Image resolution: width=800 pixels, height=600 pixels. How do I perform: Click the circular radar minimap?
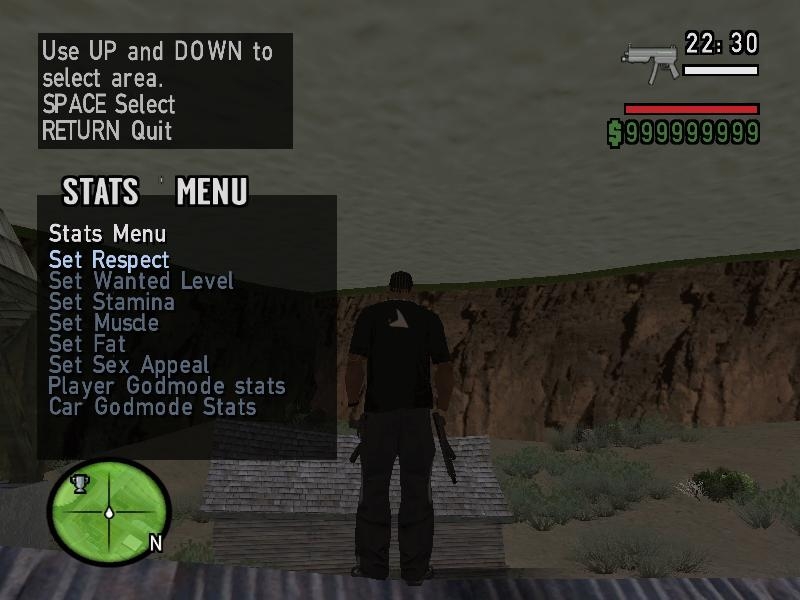tap(109, 512)
